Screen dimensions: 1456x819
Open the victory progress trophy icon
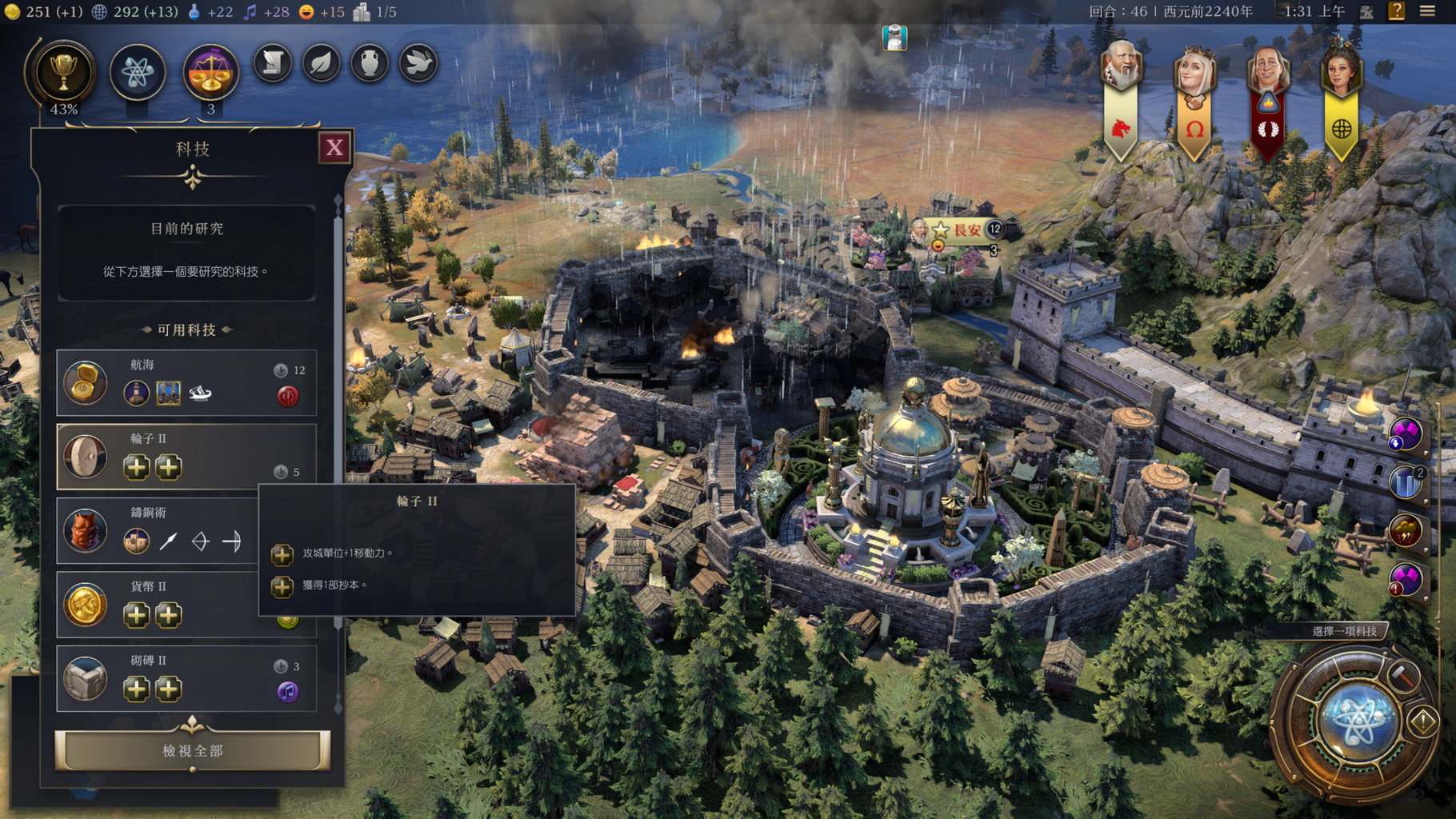[62, 74]
